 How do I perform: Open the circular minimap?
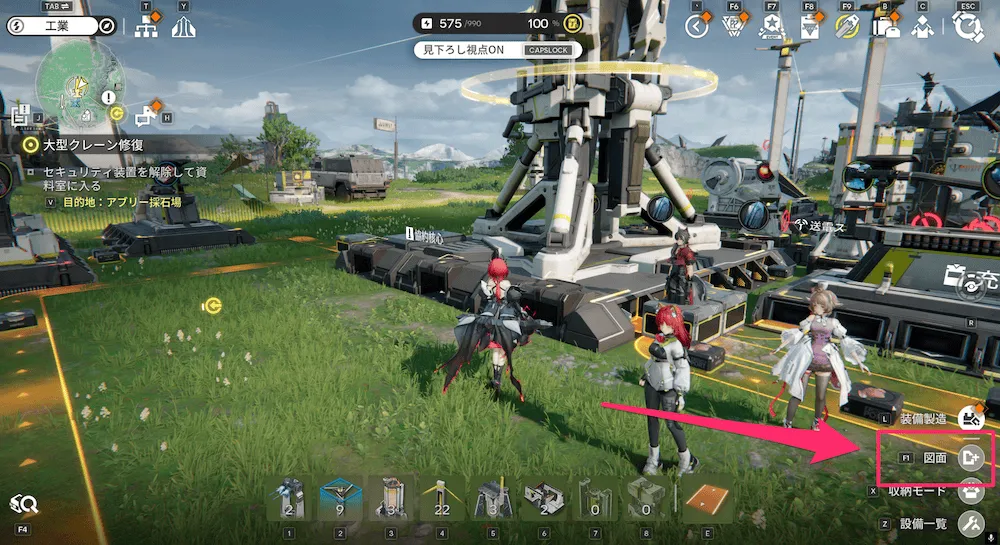pyautogui.click(x=80, y=85)
